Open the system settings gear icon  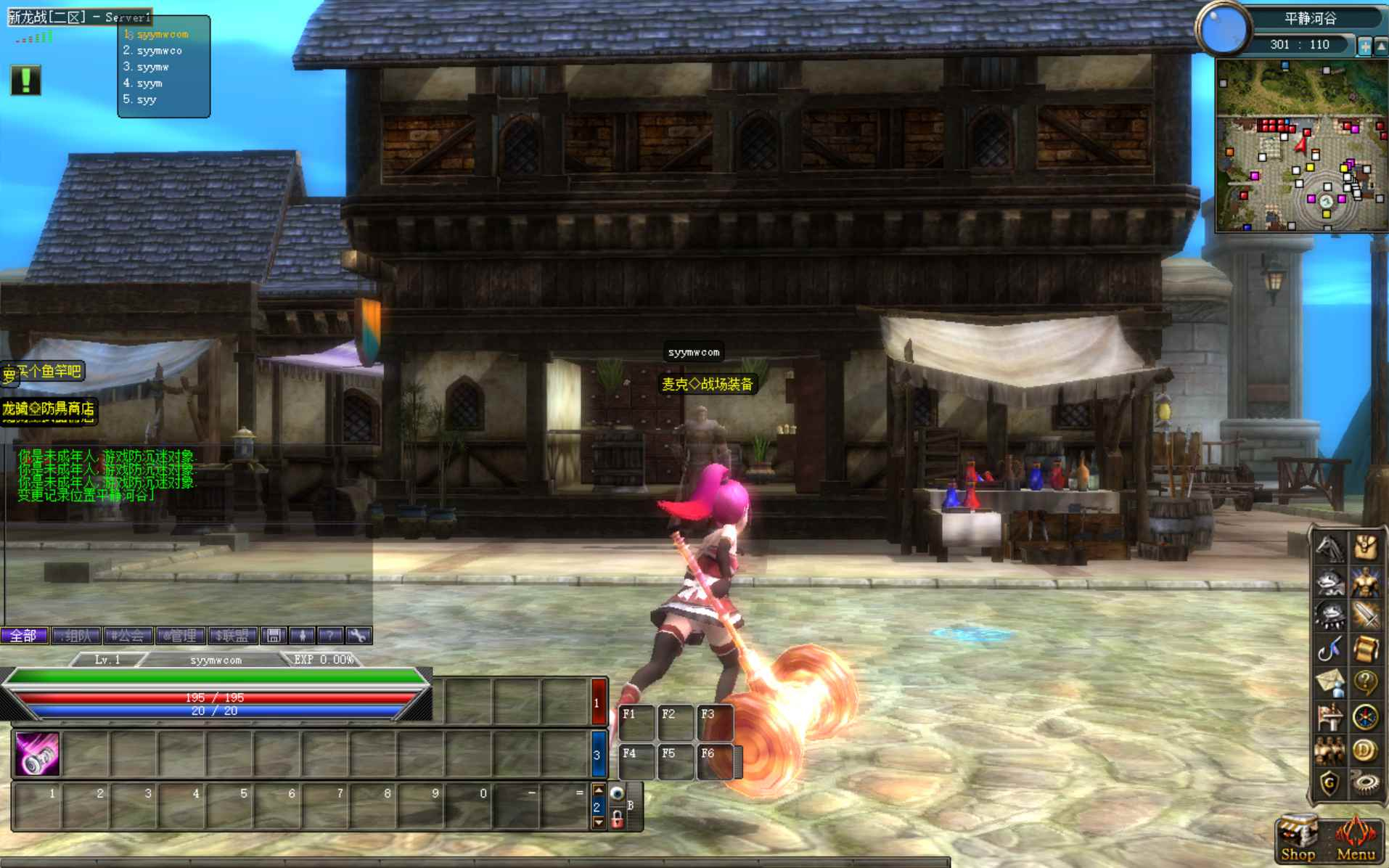pos(1366,781)
